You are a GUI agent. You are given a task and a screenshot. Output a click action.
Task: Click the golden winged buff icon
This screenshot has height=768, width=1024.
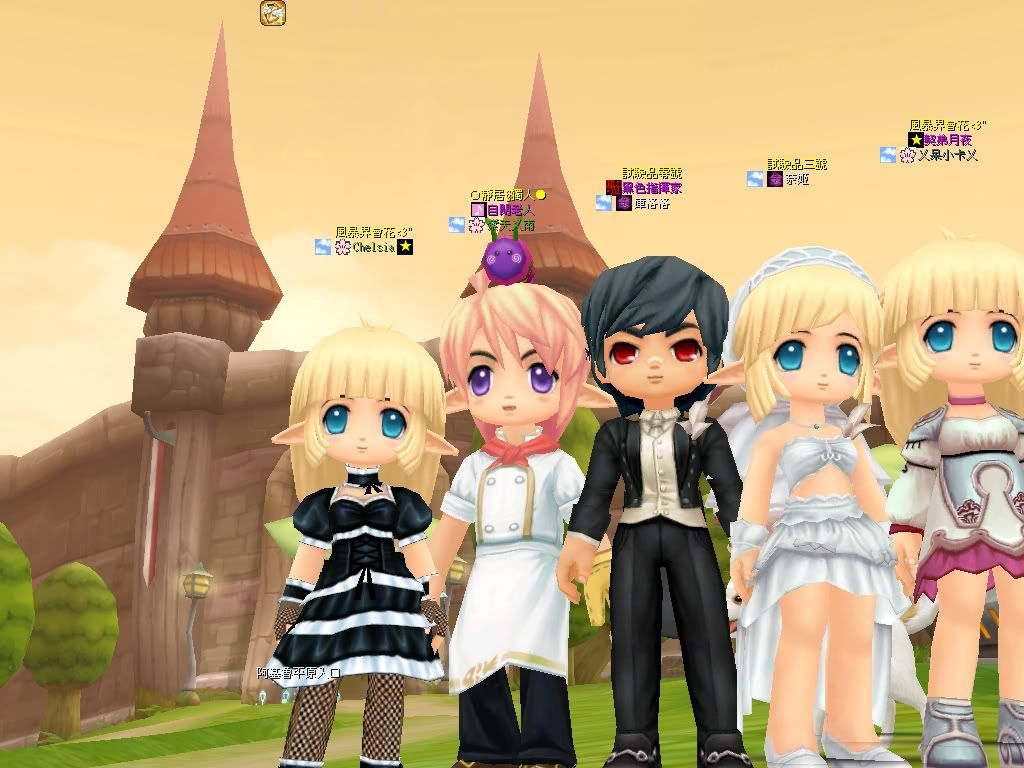tap(272, 13)
